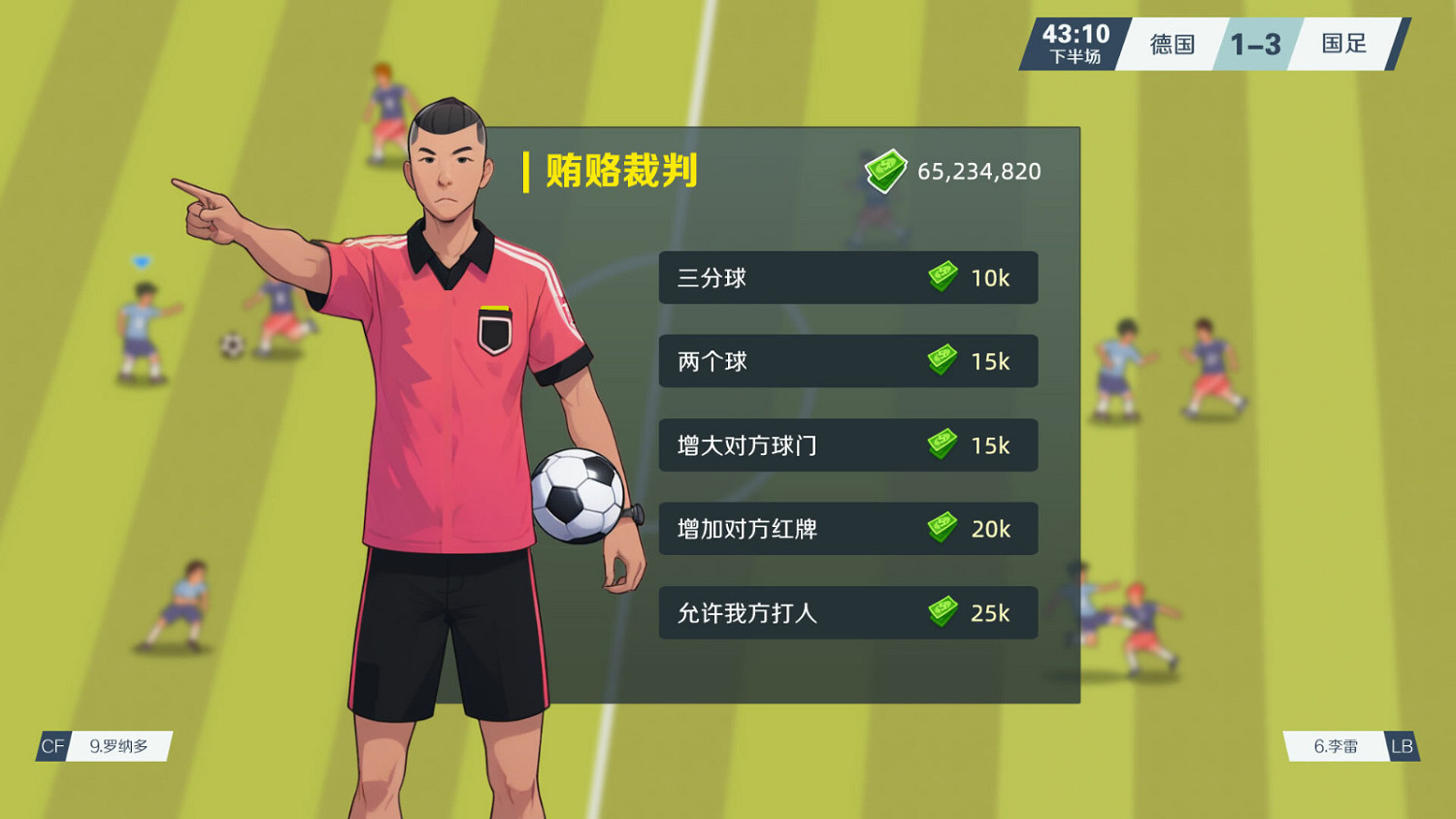Click the referee's chest badge emblem

point(493,330)
